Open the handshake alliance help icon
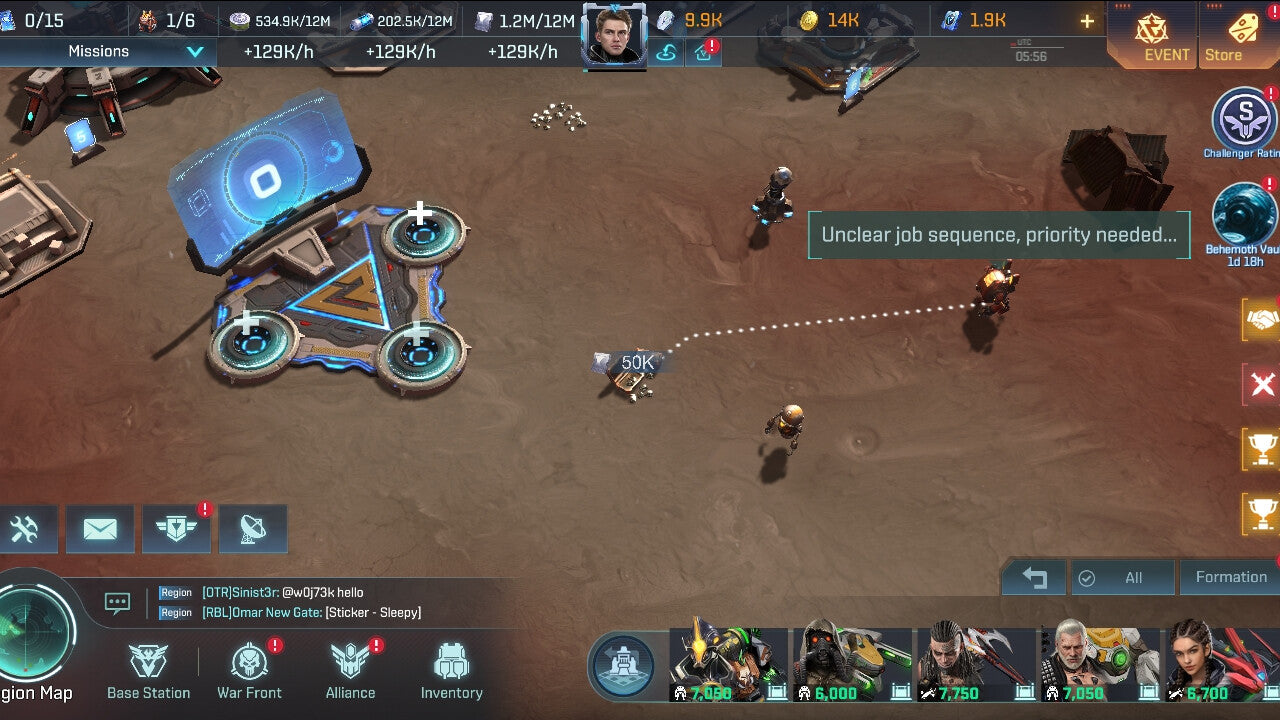 1261,320
